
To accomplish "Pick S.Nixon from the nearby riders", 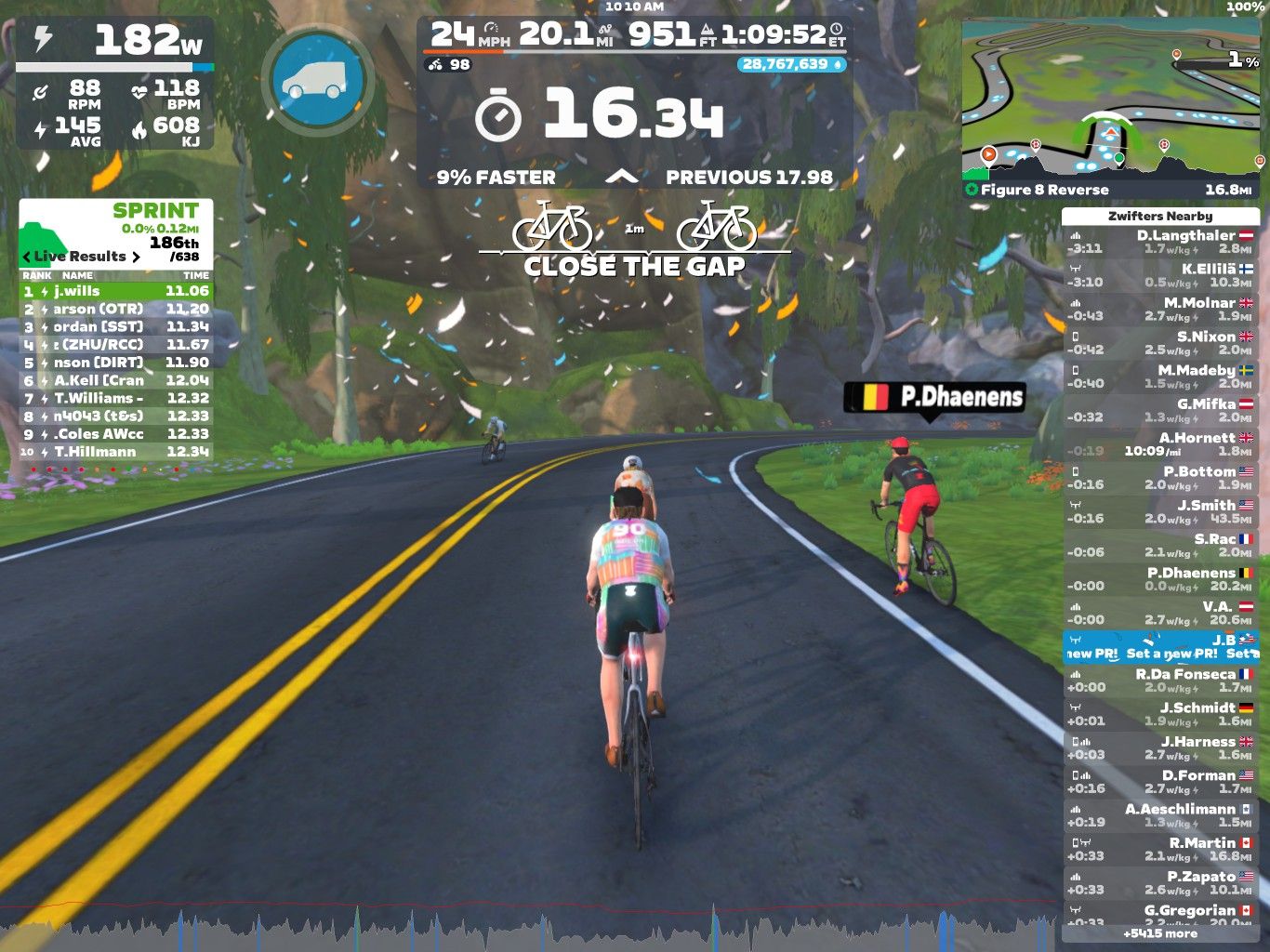I will coord(1160,343).
